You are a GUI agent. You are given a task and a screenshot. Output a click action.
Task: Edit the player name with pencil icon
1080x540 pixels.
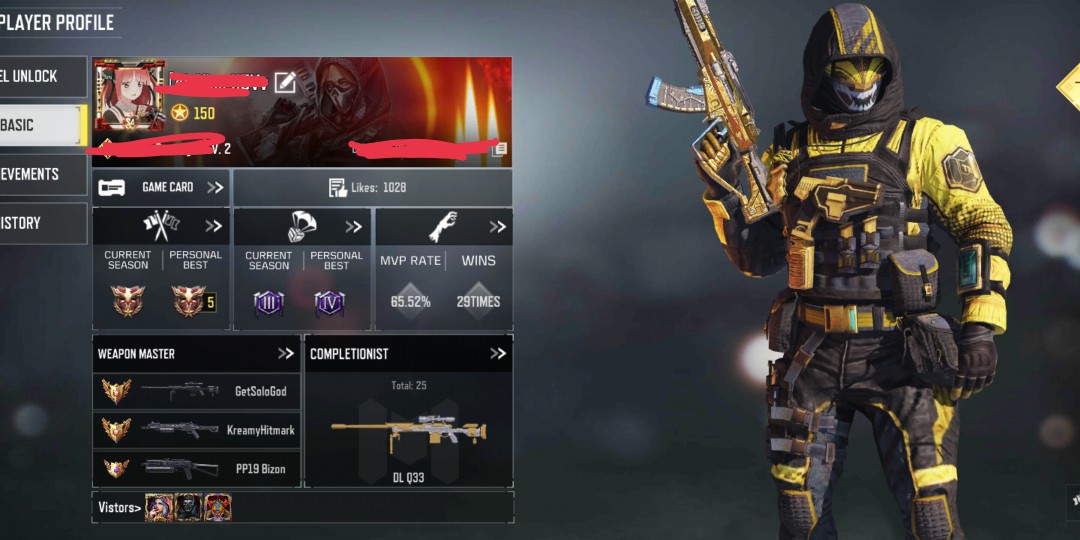click(285, 83)
